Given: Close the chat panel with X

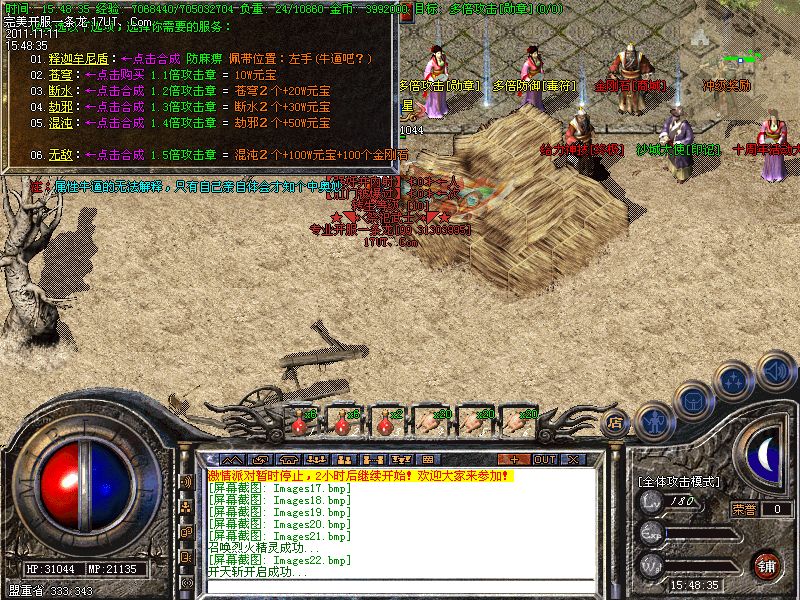Looking at the screenshot, I should coord(572,459).
